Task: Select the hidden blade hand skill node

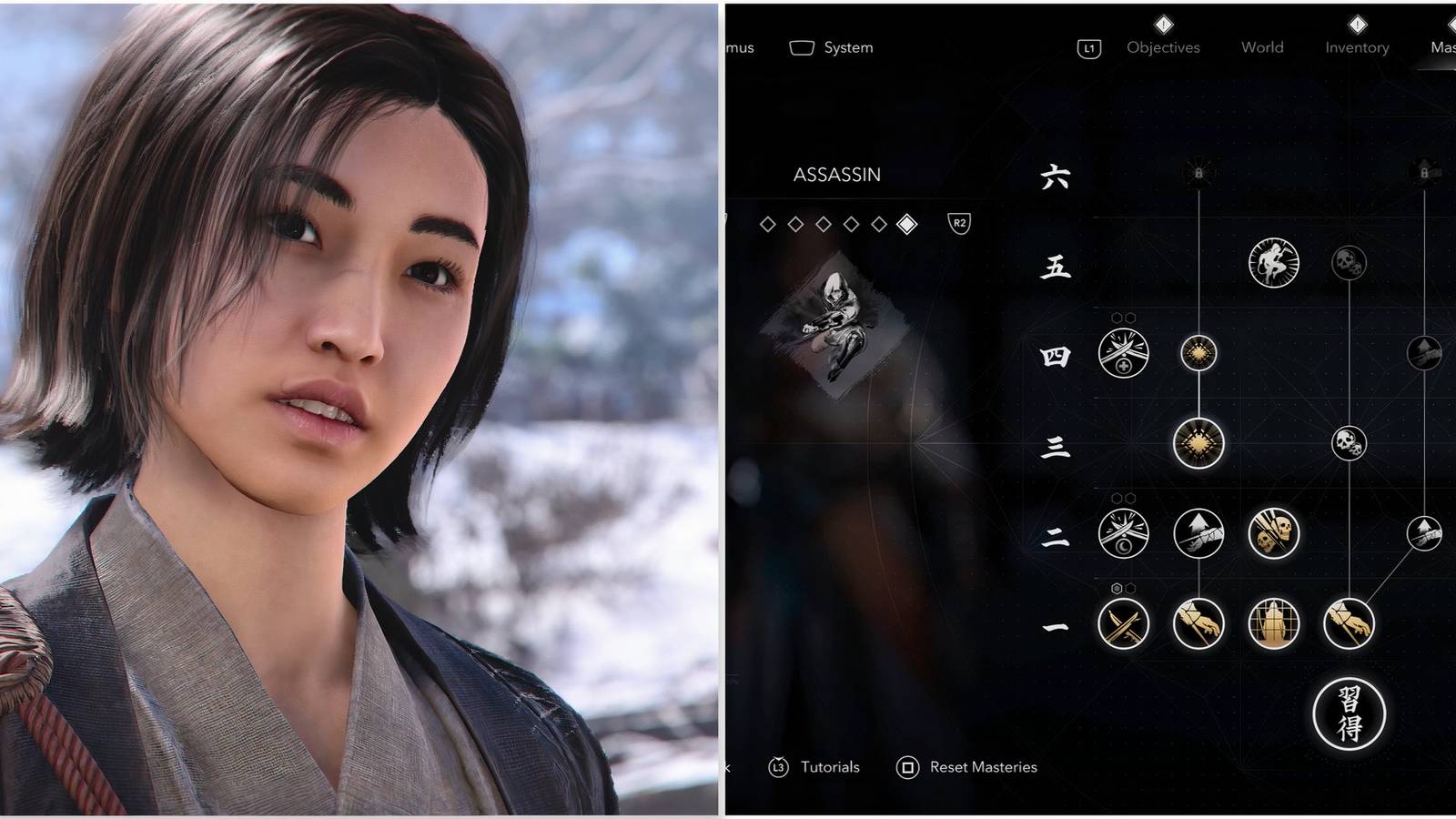Action: click(1198, 622)
